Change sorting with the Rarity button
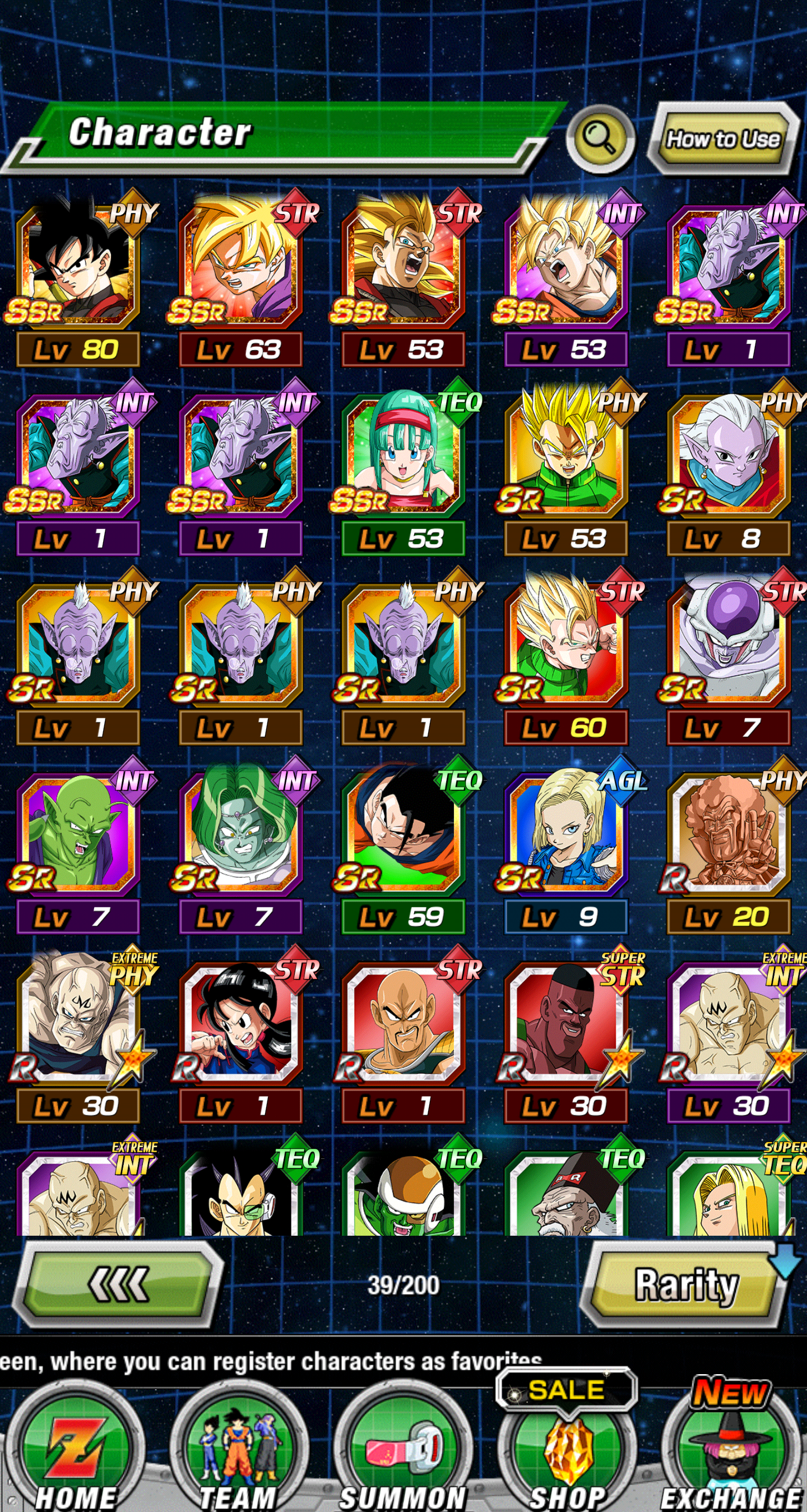Viewport: 807px width, 1512px height. coord(685,1285)
